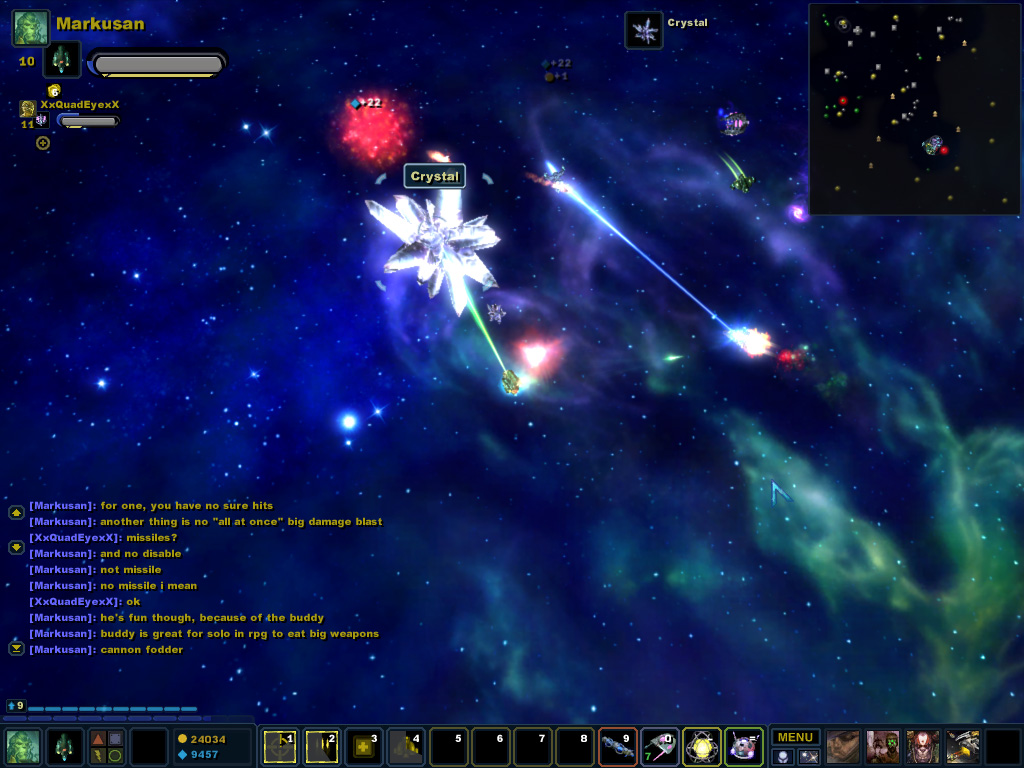Activate hotbar slot 4 ability
The height and width of the screenshot is (768, 1024).
point(406,747)
